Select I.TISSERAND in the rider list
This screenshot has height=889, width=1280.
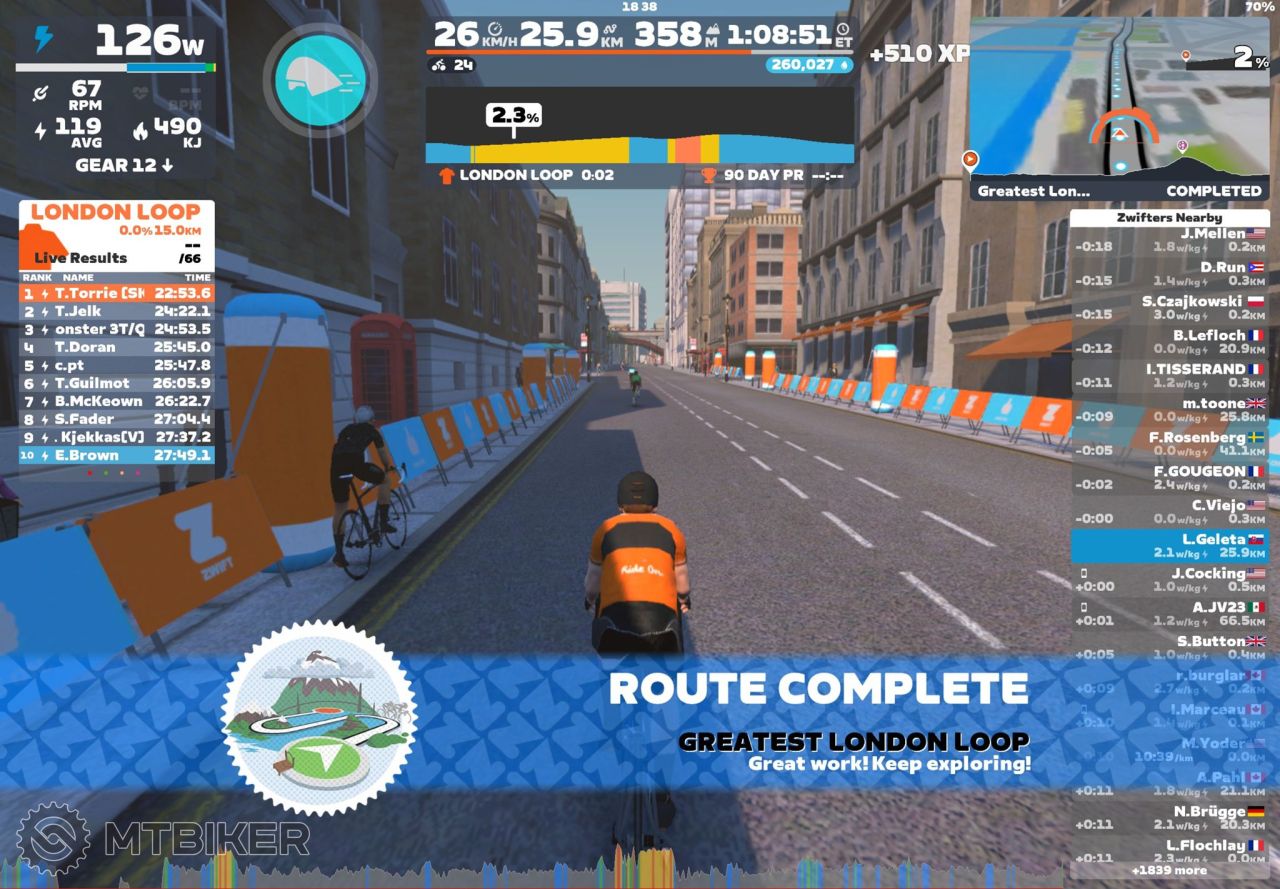(x=1168, y=376)
